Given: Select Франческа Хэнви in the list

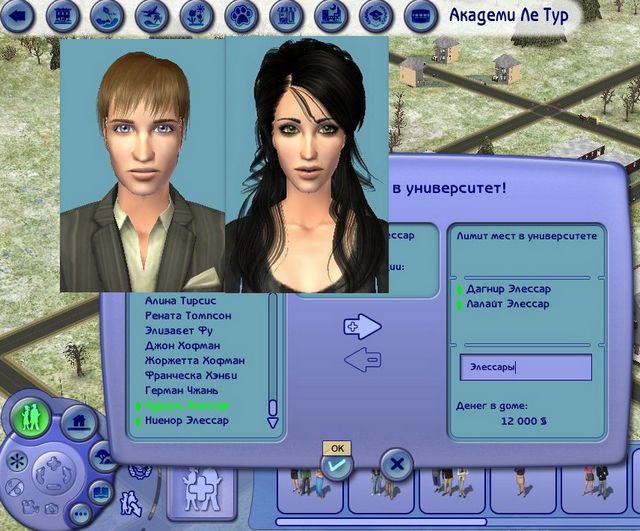Looking at the screenshot, I should 190,375.
